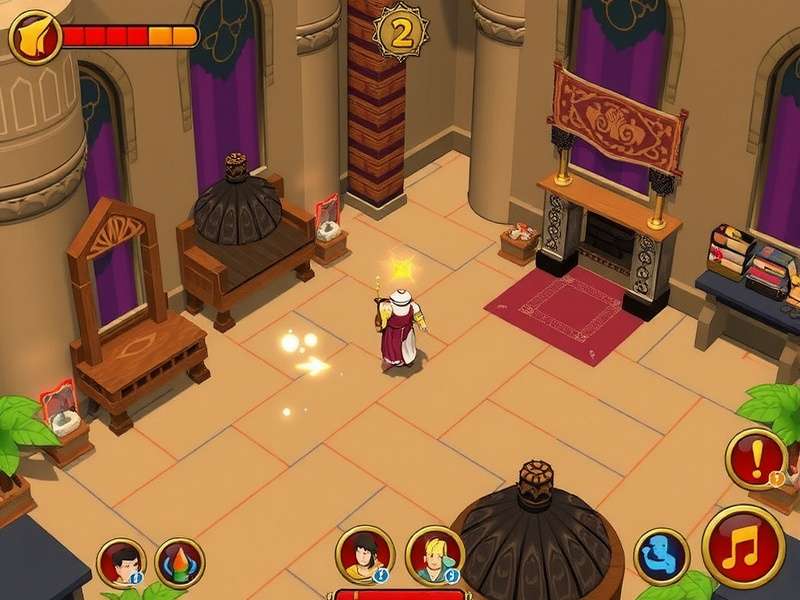Choose the dark-haired character portrait in yellow

click(364, 554)
